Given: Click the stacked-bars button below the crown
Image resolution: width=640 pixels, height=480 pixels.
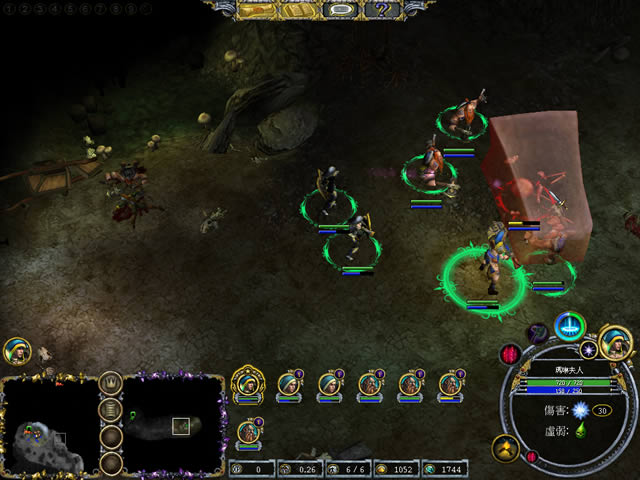Looking at the screenshot, I should coord(111,410).
